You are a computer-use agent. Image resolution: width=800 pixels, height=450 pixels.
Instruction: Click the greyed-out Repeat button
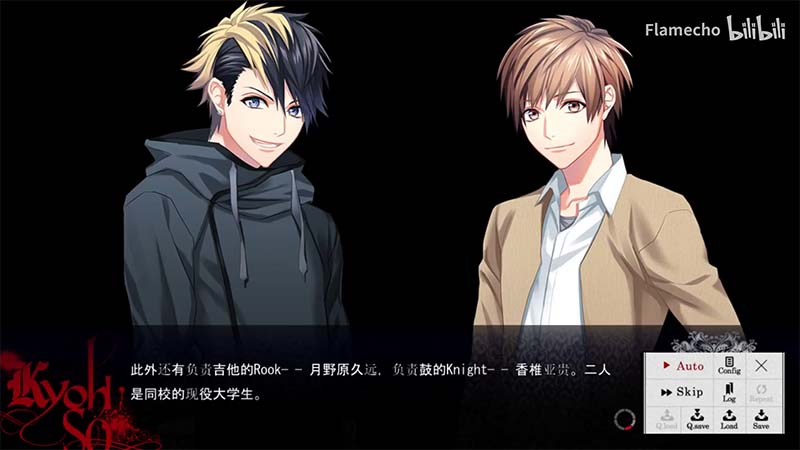tap(762, 392)
